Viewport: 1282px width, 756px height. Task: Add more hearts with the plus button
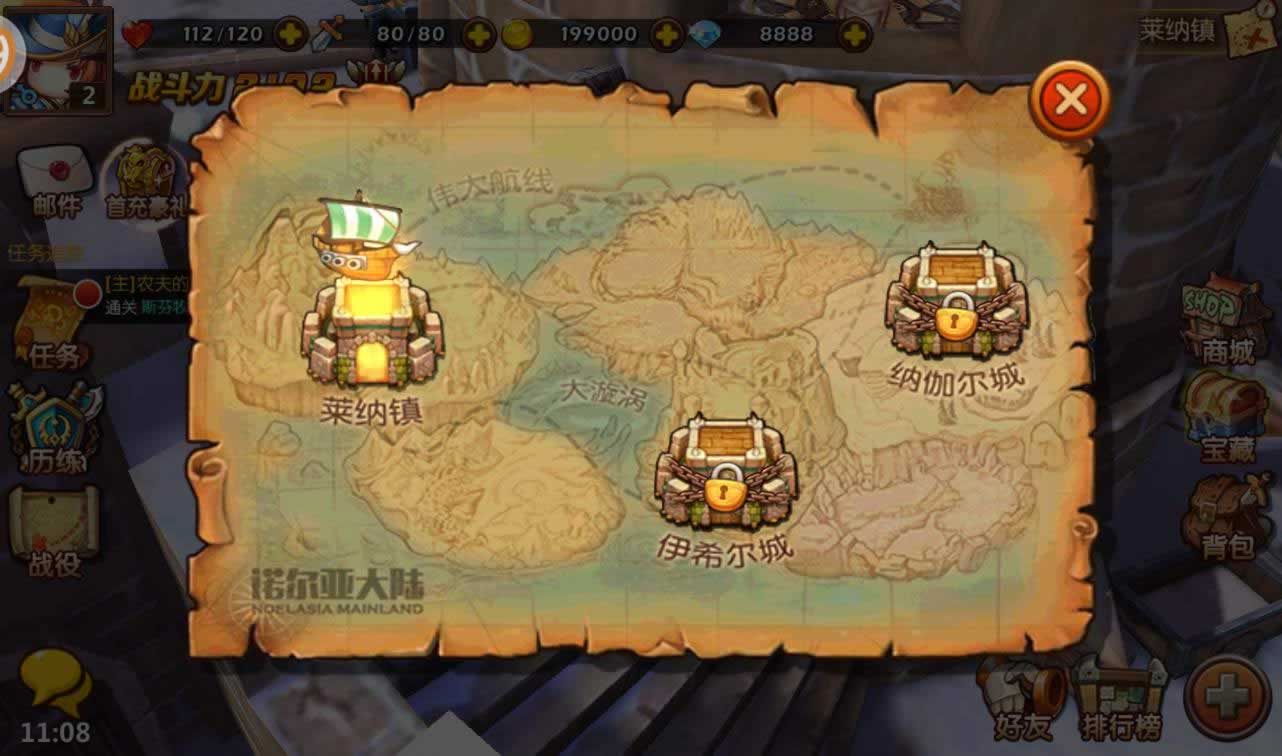[291, 35]
